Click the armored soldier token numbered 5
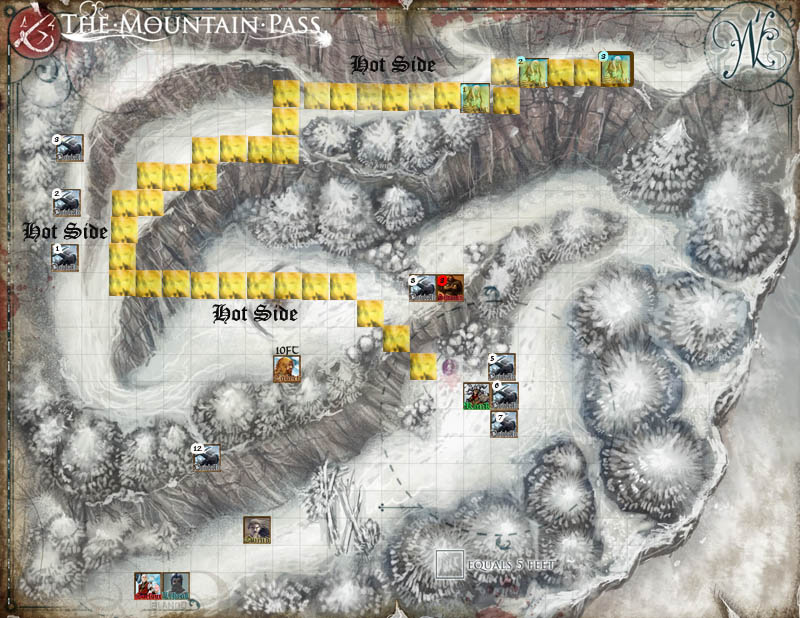Image resolution: width=800 pixels, height=618 pixels. coord(504,368)
